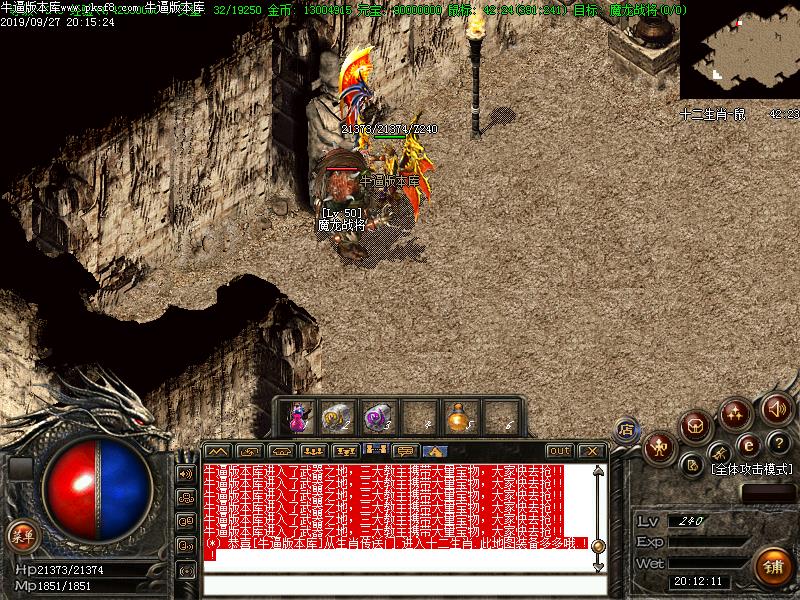Select the orange flask in hotbar slot 5
Screen dimensions: 800x600
pos(460,416)
